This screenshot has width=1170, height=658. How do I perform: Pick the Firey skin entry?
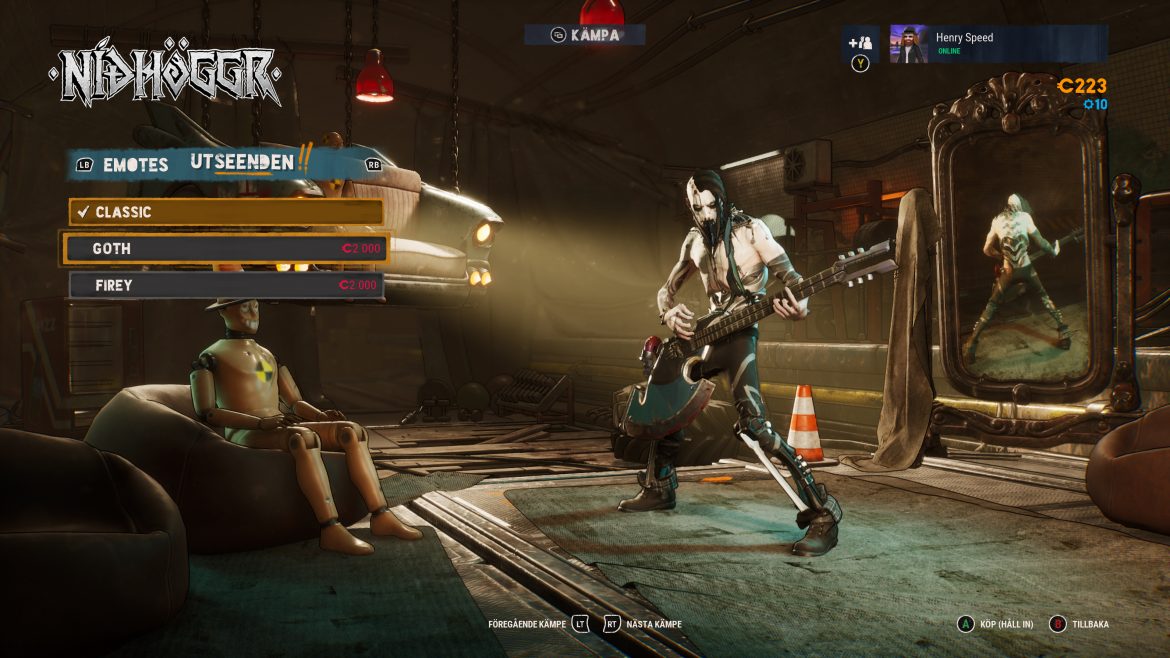point(226,285)
